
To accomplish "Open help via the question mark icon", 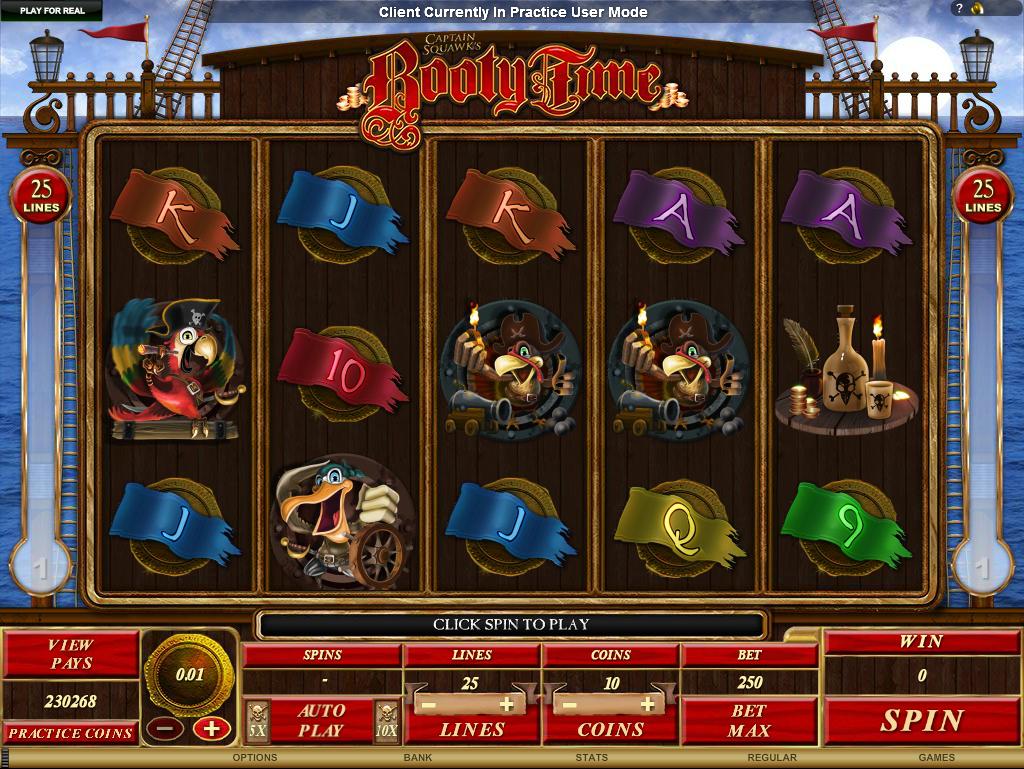I will [x=956, y=9].
